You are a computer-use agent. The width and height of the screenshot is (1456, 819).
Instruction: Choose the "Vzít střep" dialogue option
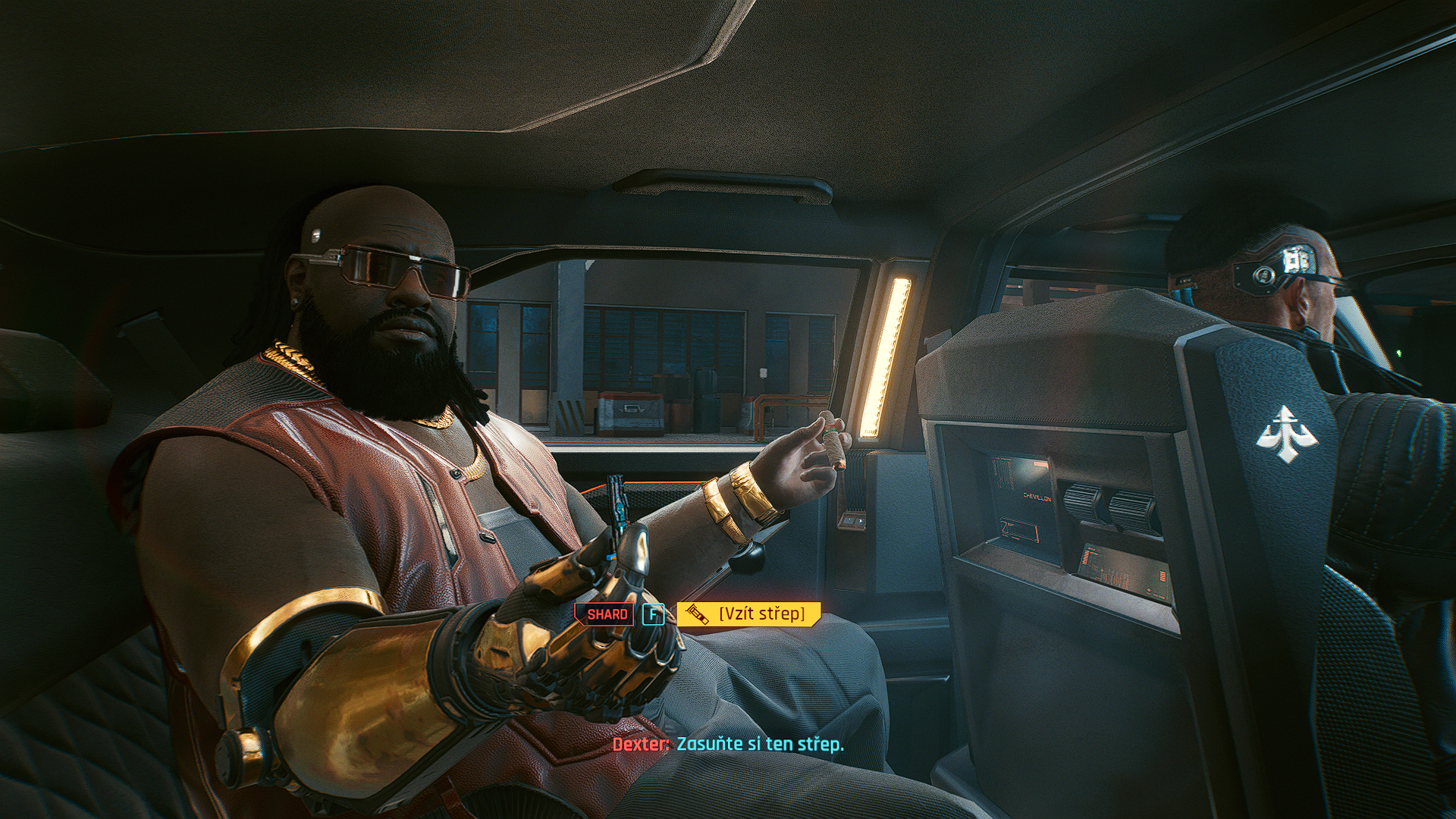749,613
